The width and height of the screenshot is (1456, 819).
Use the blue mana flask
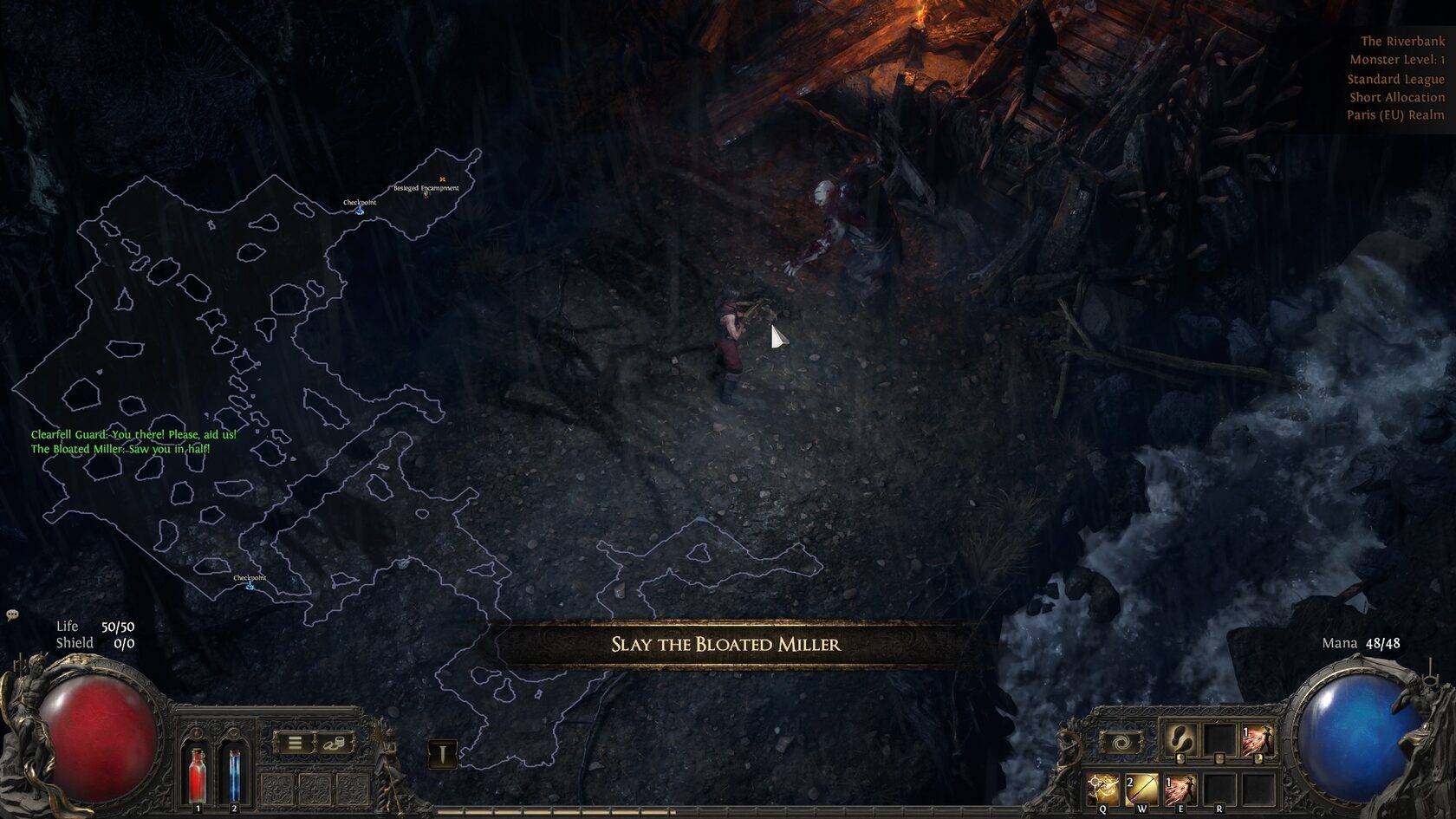click(234, 772)
